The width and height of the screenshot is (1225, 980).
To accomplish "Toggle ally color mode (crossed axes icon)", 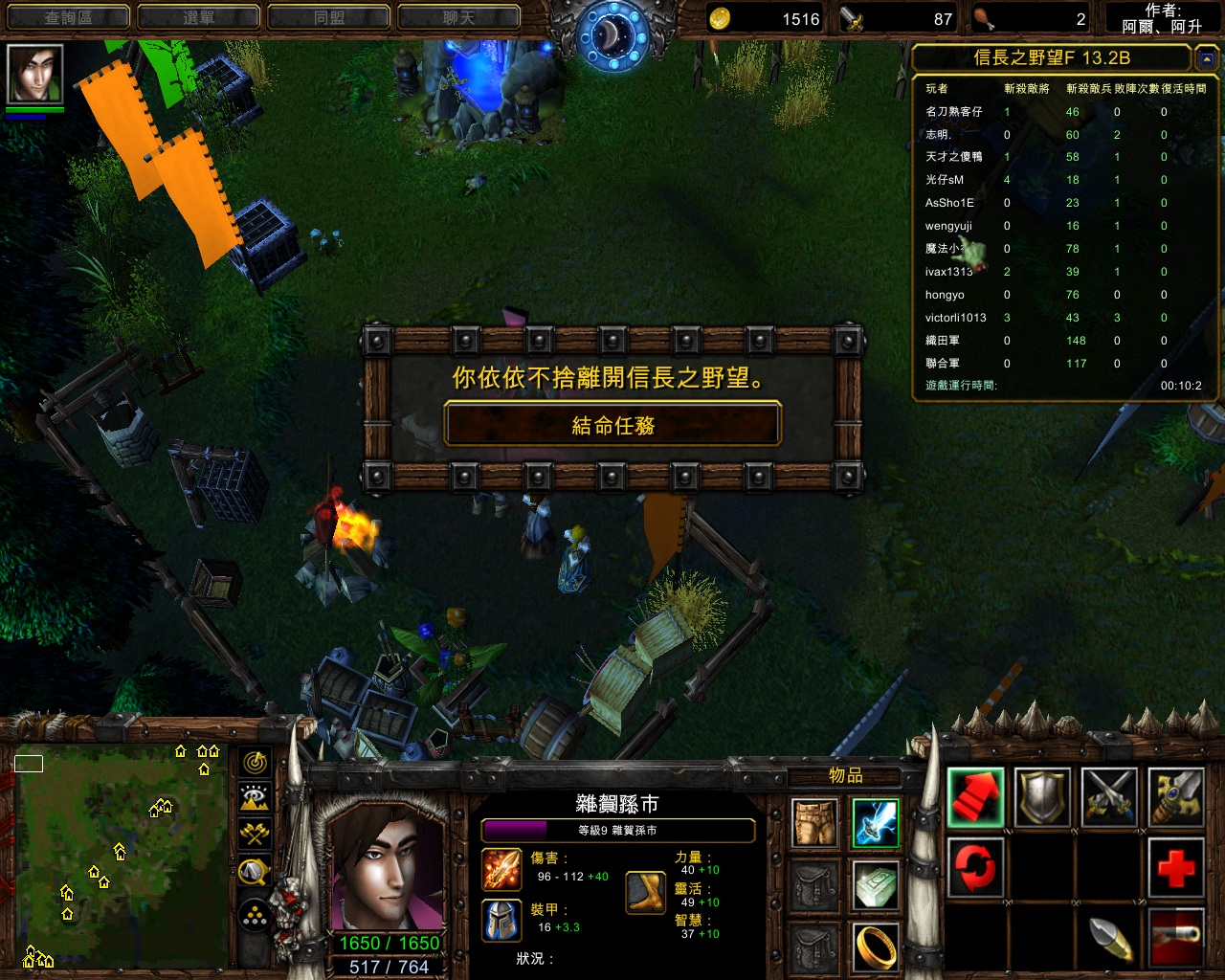I will coord(255,834).
